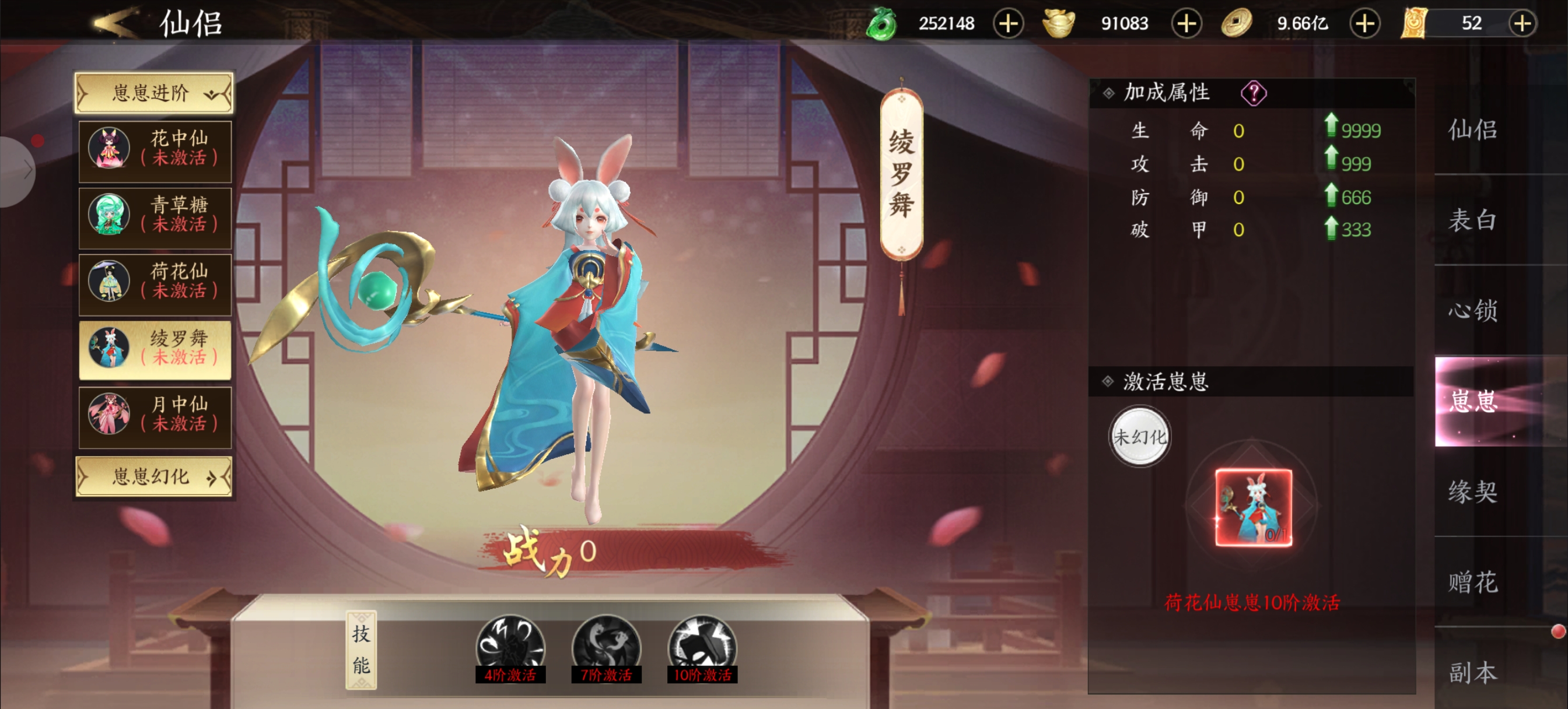Choose the 青草糖 entry
1568x709 pixels.
point(155,217)
